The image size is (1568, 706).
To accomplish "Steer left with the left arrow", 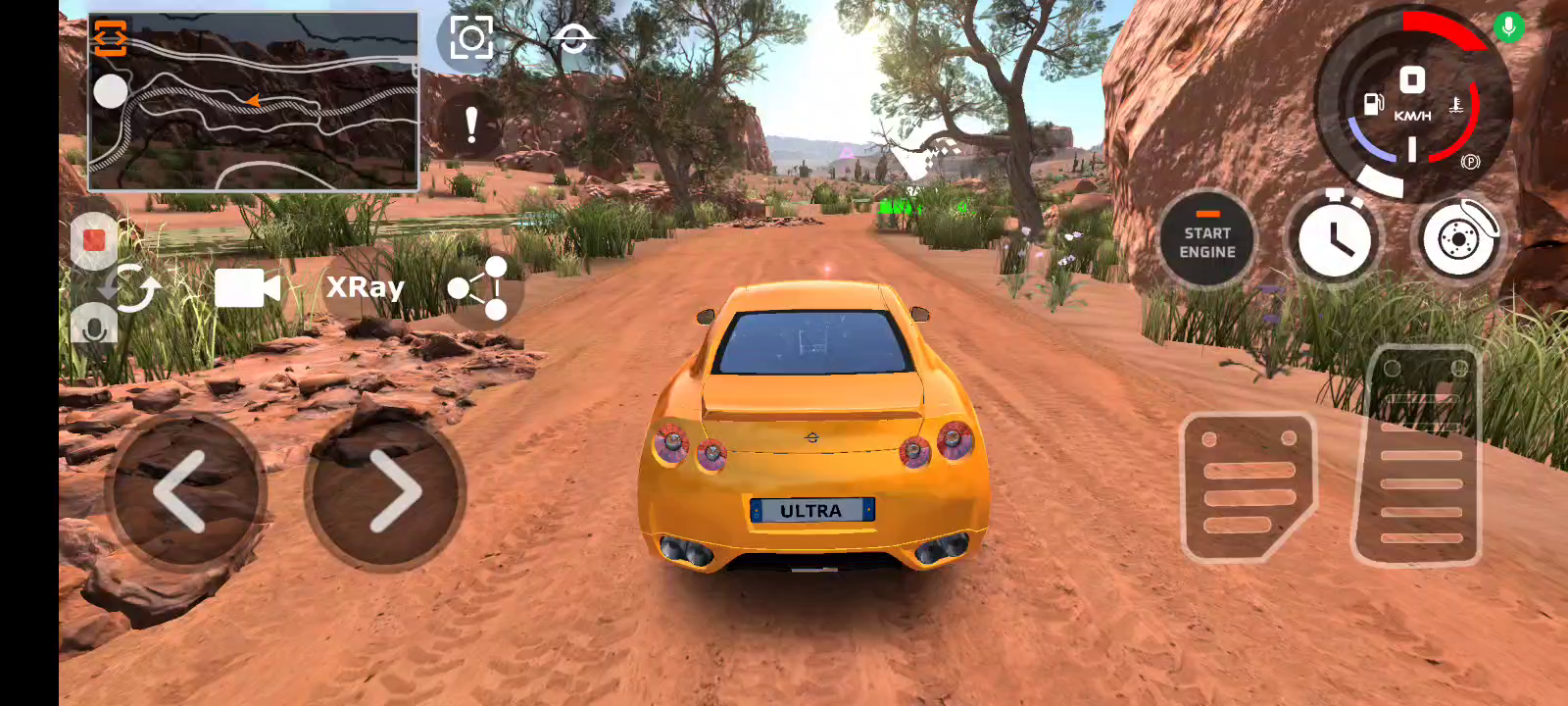I will pos(185,491).
